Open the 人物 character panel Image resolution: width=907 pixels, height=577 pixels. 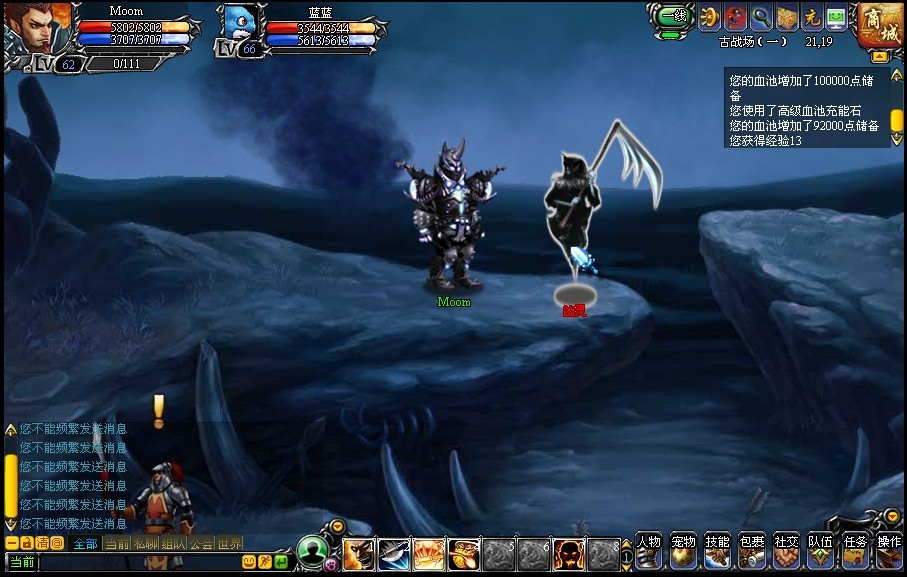(649, 549)
